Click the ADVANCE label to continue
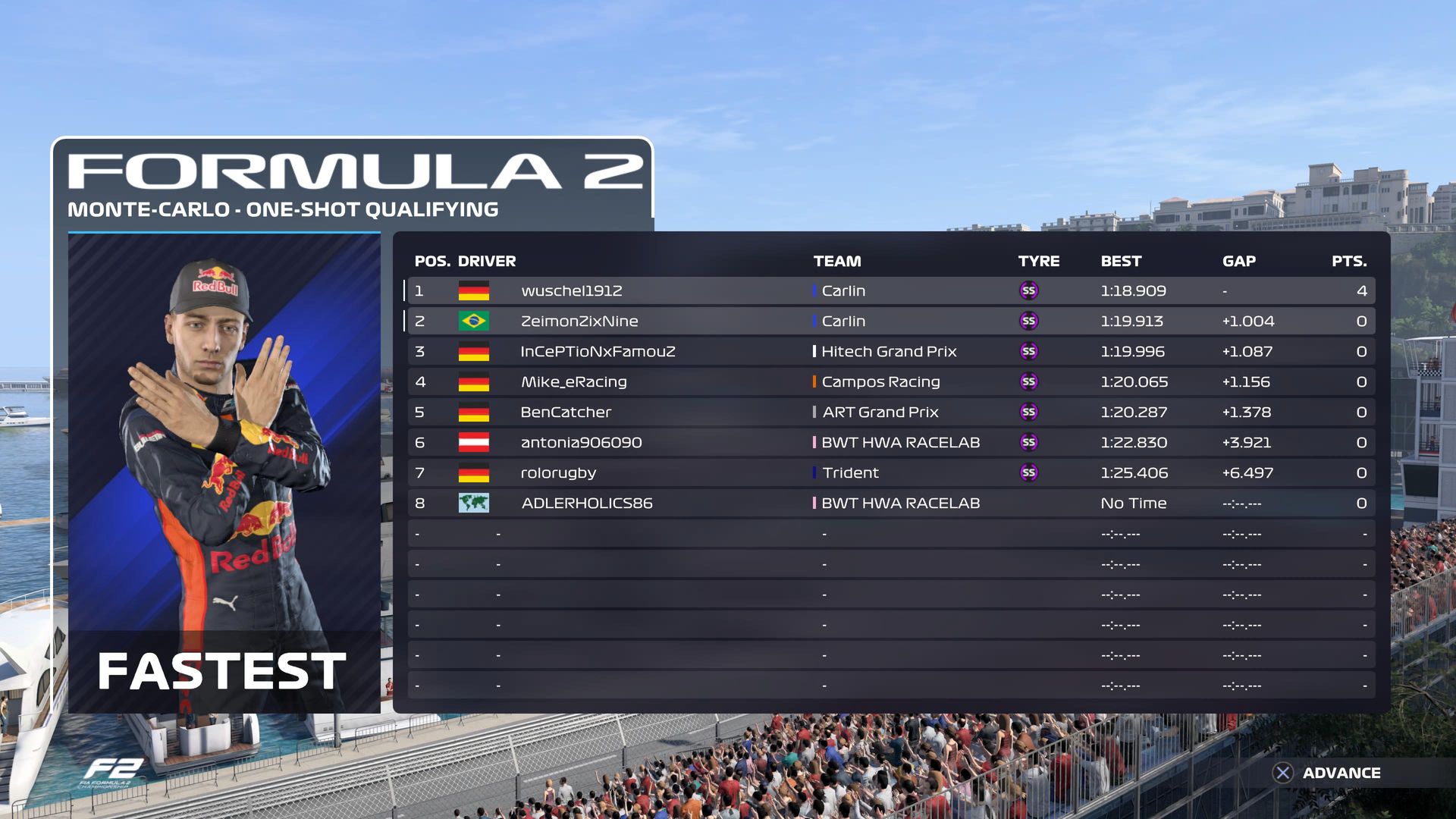Viewport: 1456px width, 819px height. pyautogui.click(x=1341, y=773)
